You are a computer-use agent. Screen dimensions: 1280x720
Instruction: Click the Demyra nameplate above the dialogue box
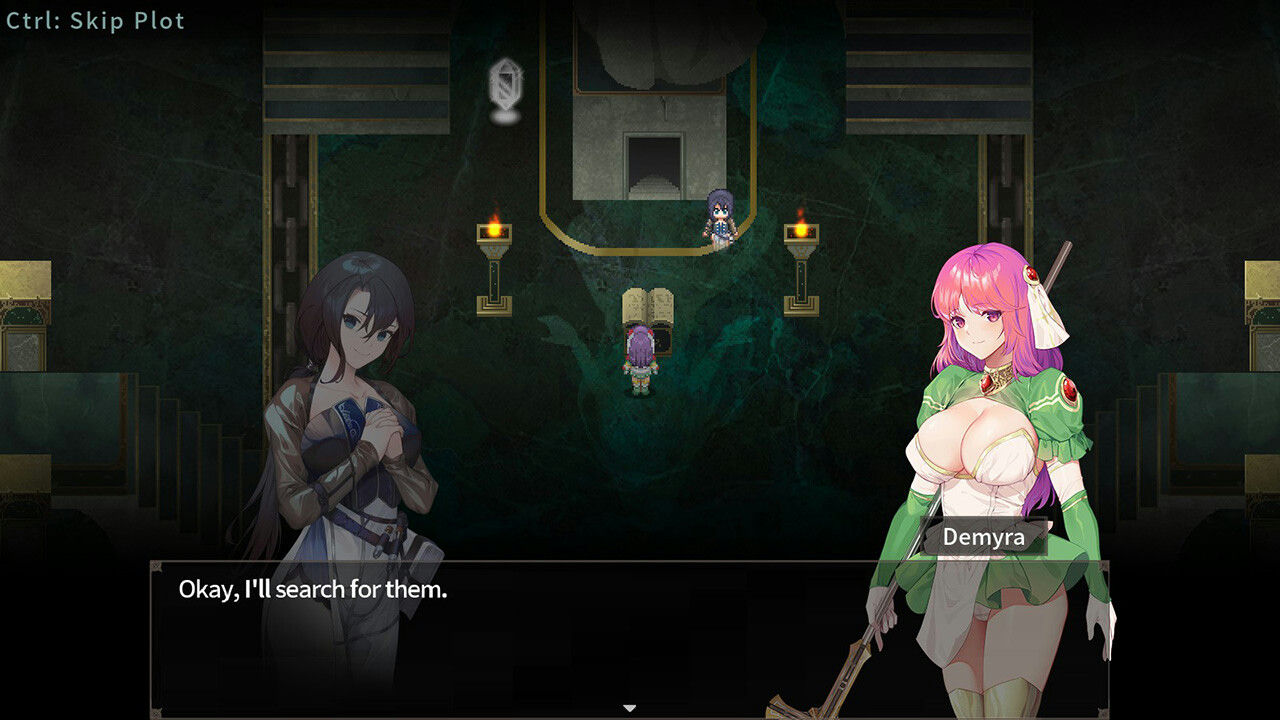coord(985,537)
